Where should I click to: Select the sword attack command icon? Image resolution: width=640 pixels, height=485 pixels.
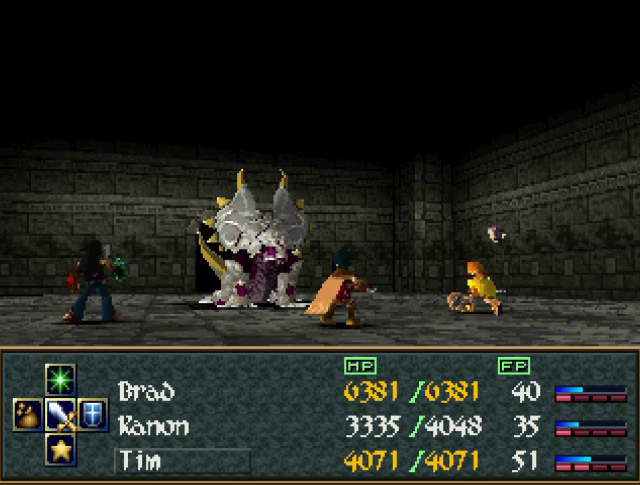tap(60, 413)
